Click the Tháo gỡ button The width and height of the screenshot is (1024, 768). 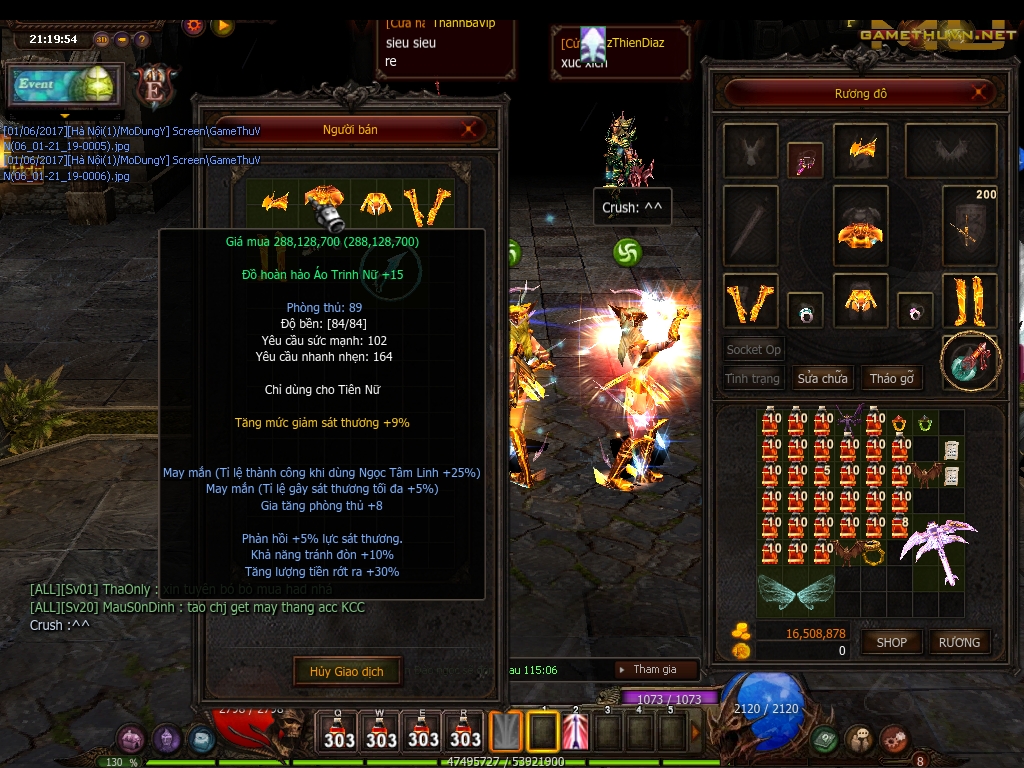coord(892,378)
